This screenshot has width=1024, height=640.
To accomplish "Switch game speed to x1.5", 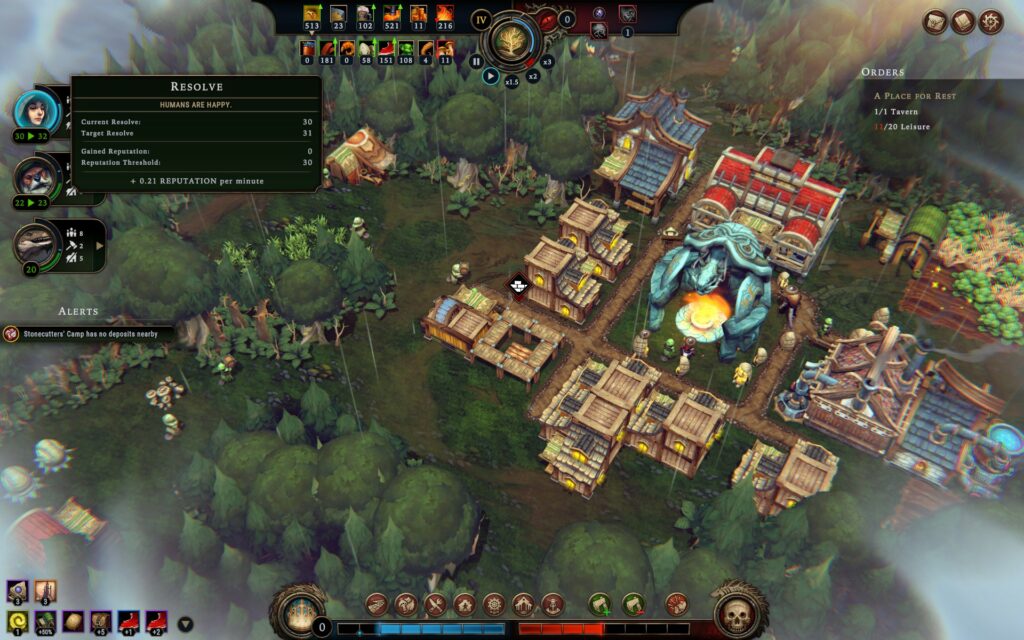I will pyautogui.click(x=512, y=81).
